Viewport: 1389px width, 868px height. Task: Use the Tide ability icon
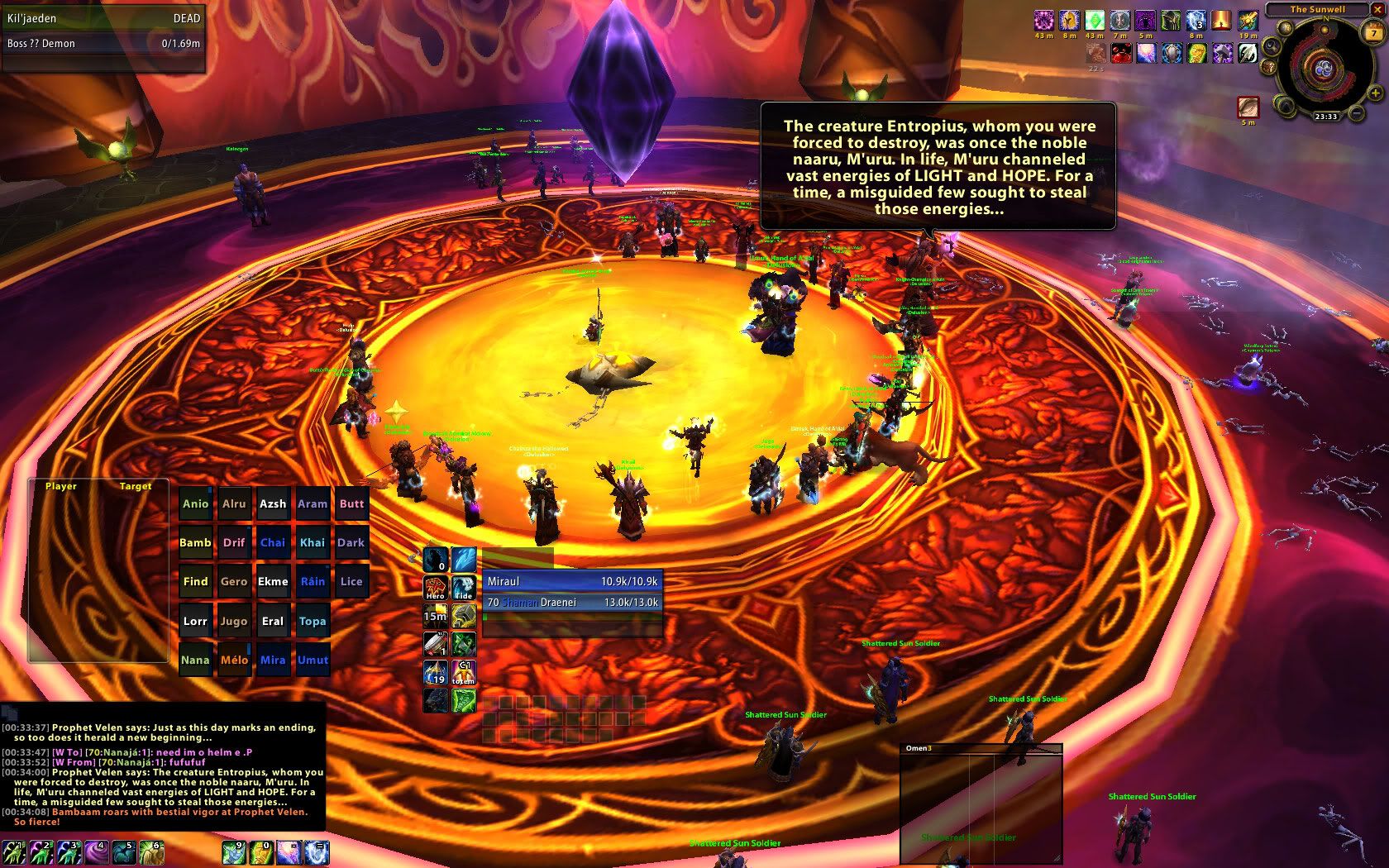tap(464, 588)
